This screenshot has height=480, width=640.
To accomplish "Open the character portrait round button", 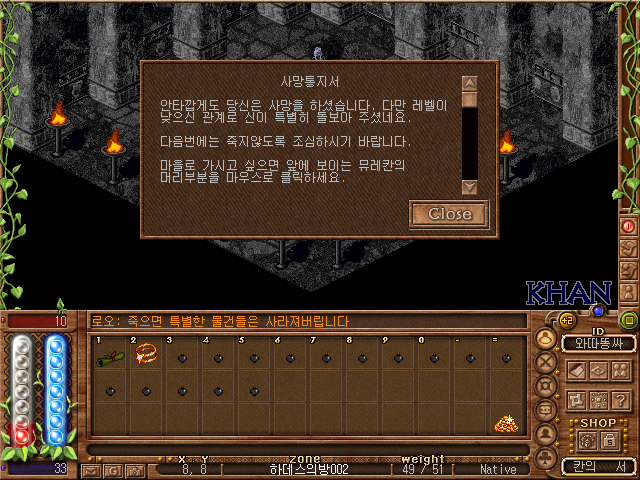I will [x=546, y=338].
